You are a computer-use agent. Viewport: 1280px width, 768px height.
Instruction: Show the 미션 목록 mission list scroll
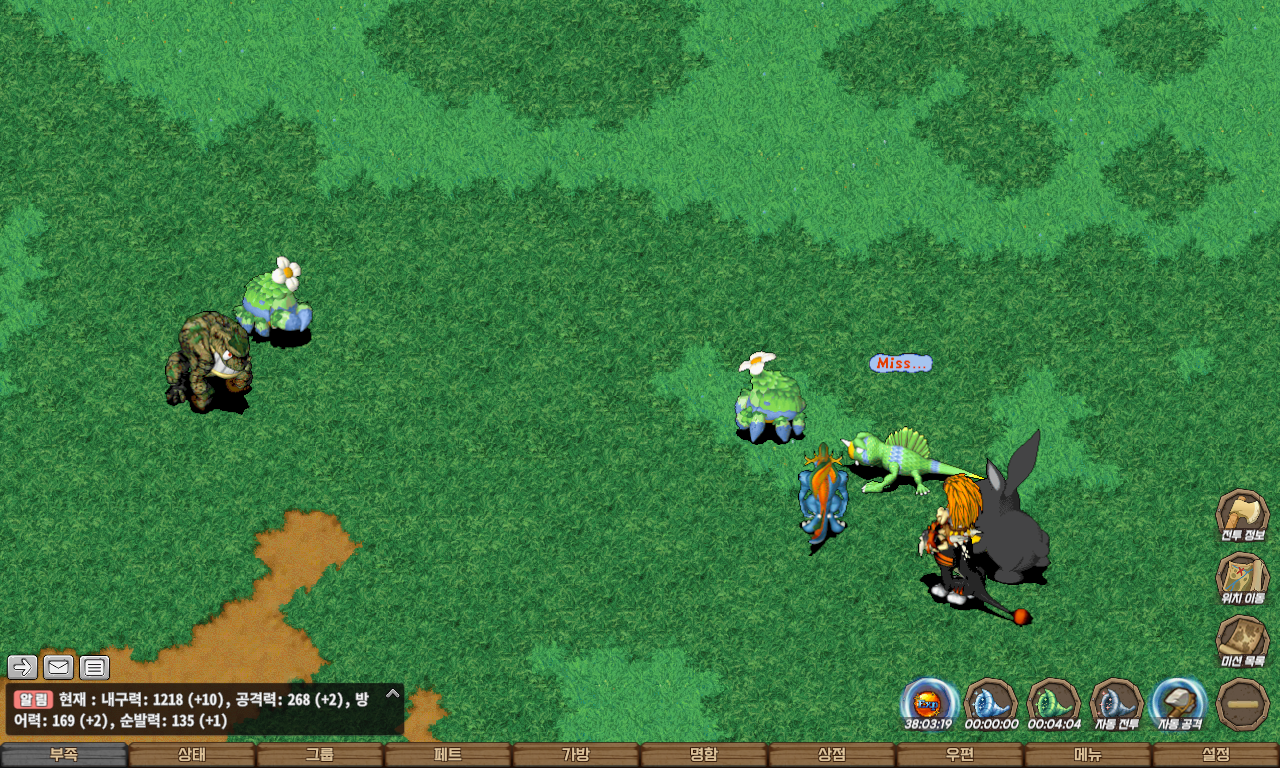point(1242,640)
